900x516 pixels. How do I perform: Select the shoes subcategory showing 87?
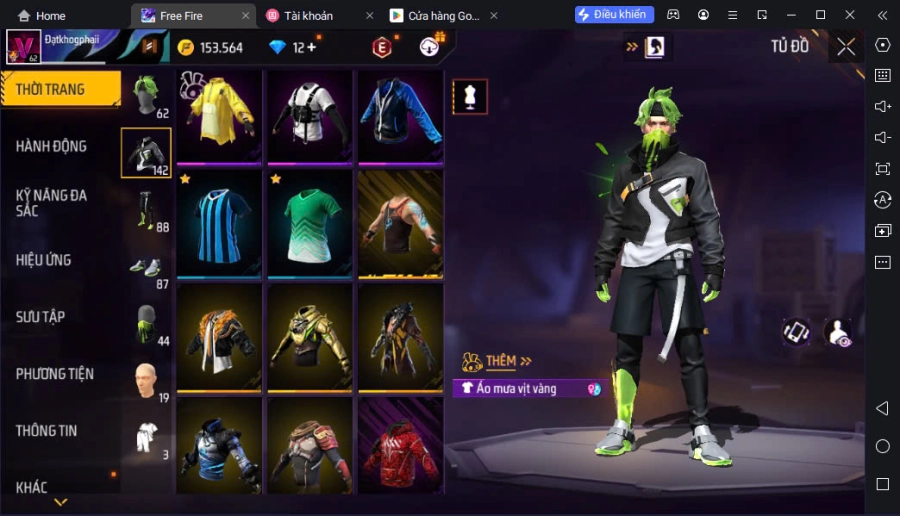point(146,268)
